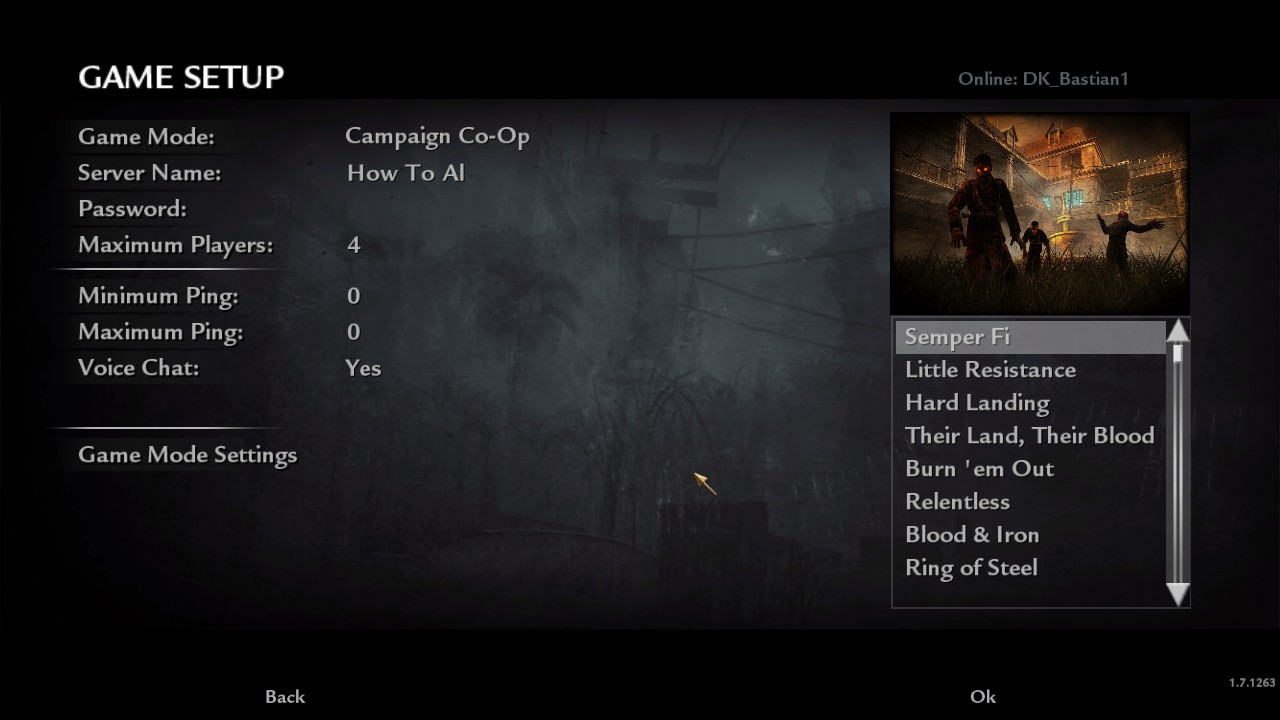This screenshot has height=720, width=1280.
Task: Click the scrollbar up arrow on mission list
Action: (x=1177, y=330)
